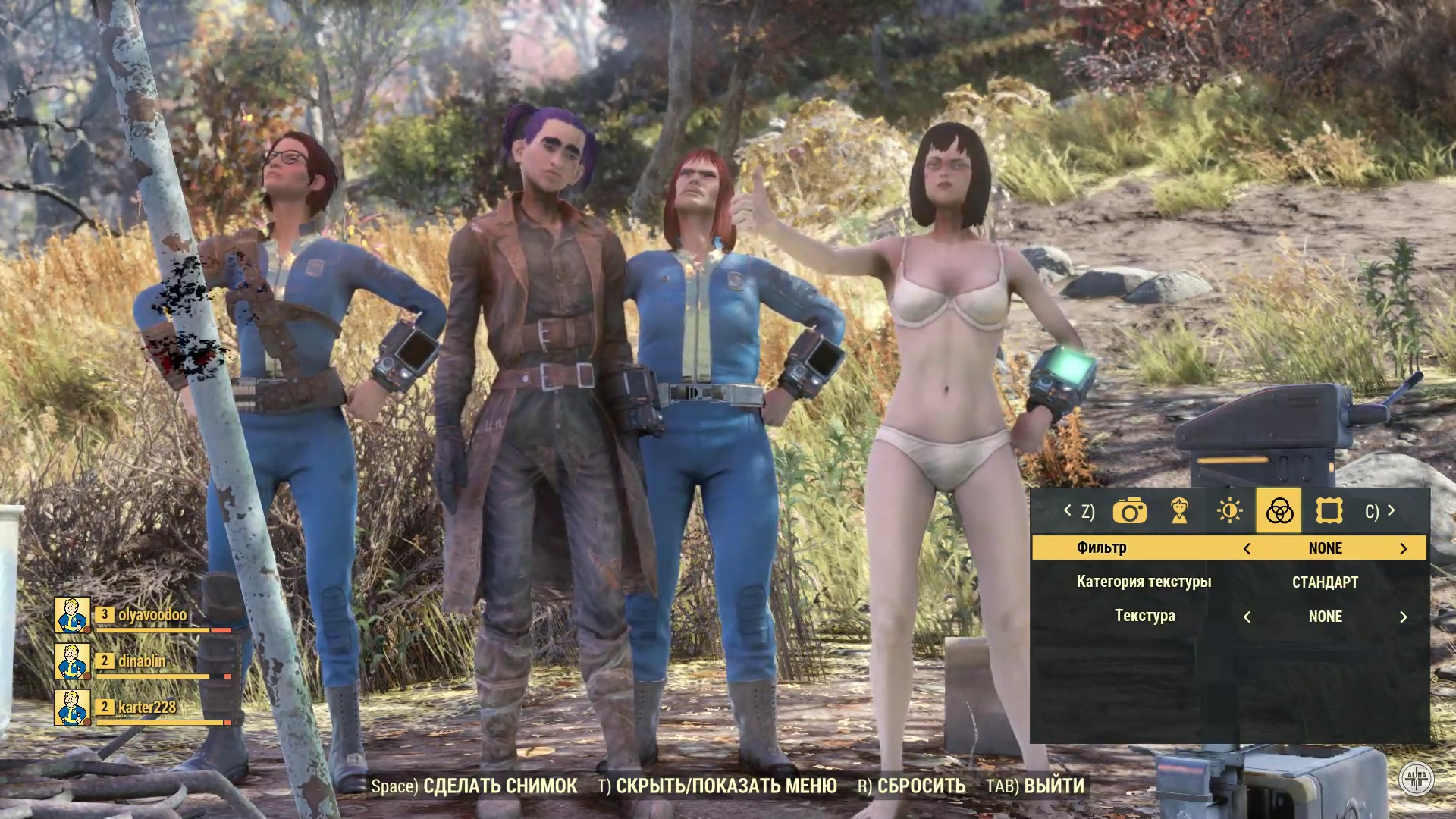Open the sun brightness tab
Viewport: 1456px width, 819px height.
[1229, 512]
